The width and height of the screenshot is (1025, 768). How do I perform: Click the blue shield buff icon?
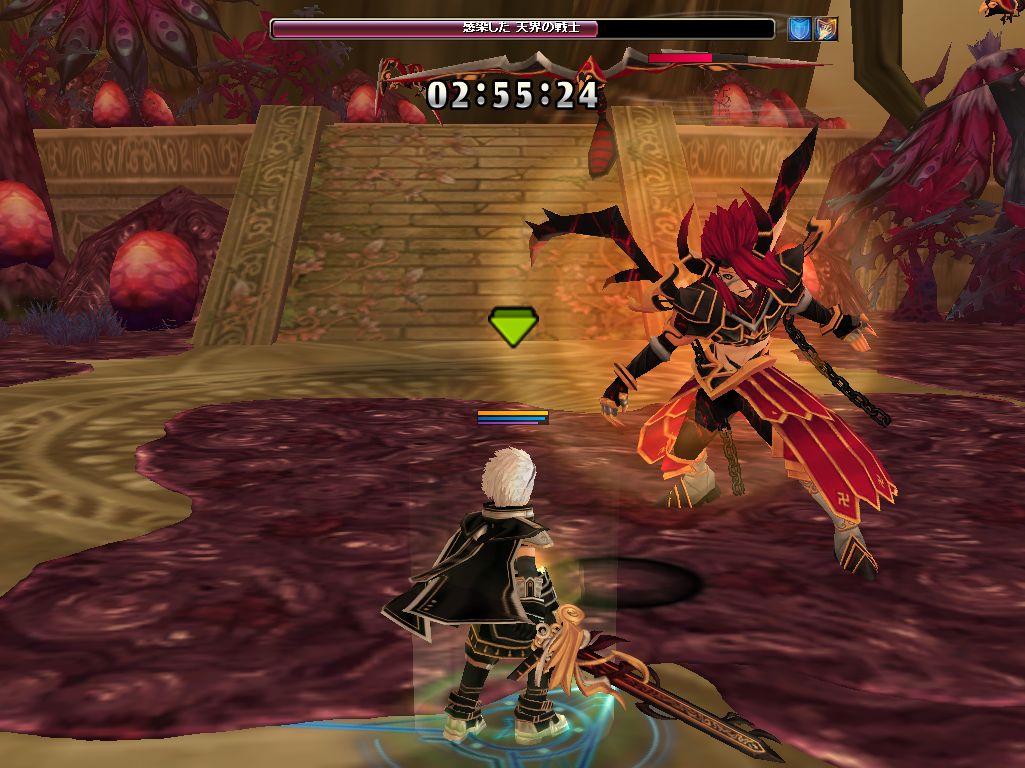coord(800,29)
